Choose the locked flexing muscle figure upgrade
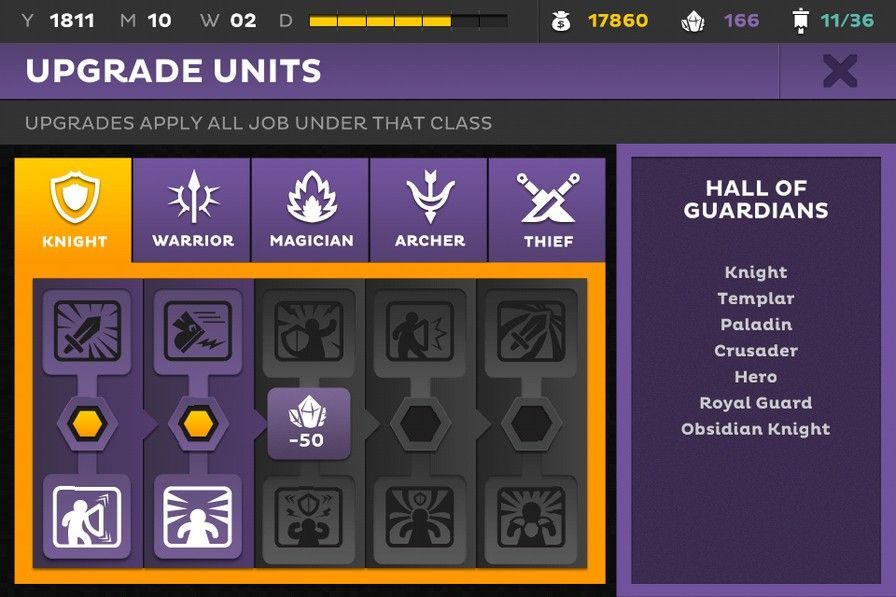This screenshot has width=896, height=597. [530, 517]
